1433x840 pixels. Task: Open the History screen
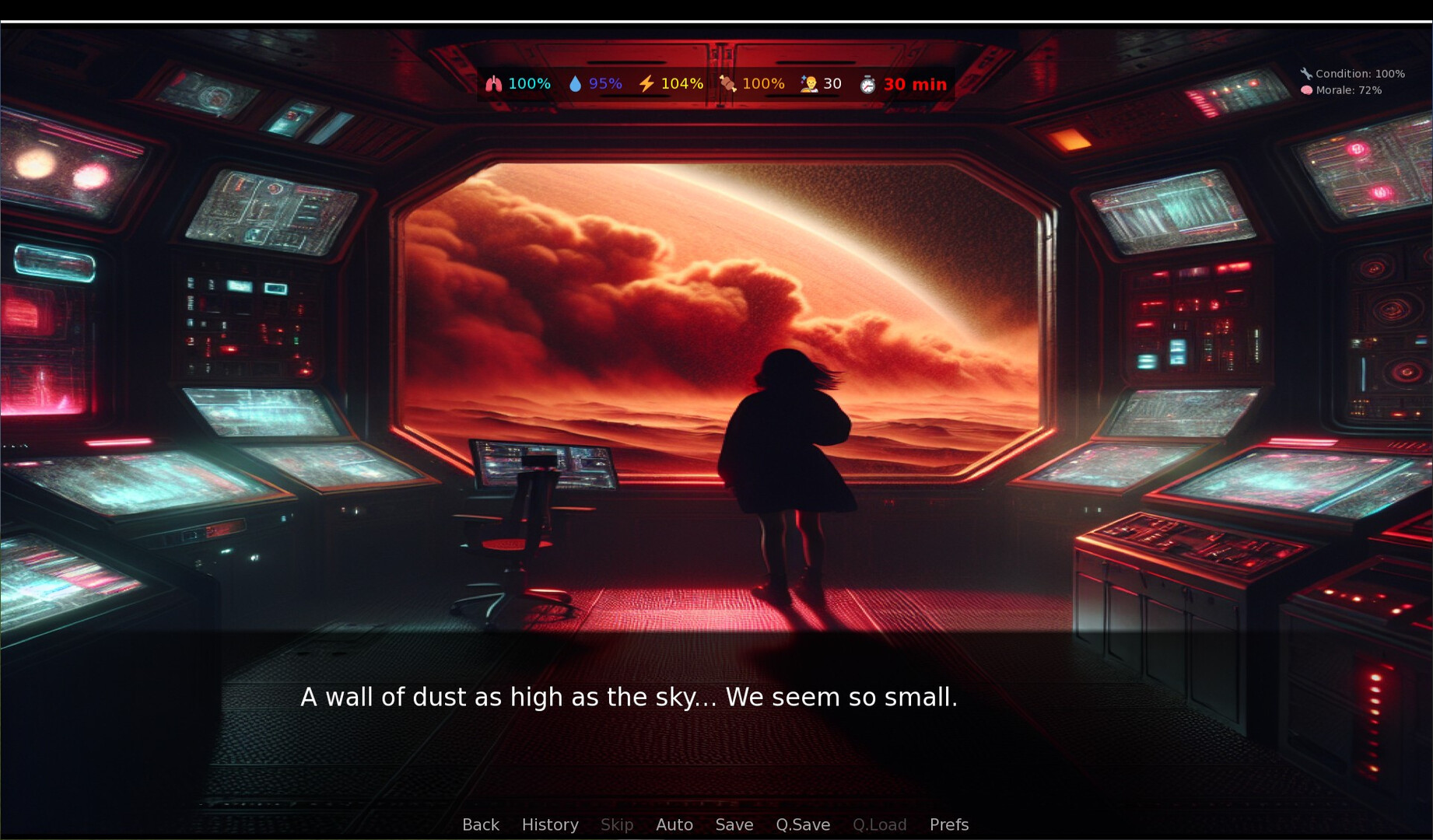coord(550,824)
